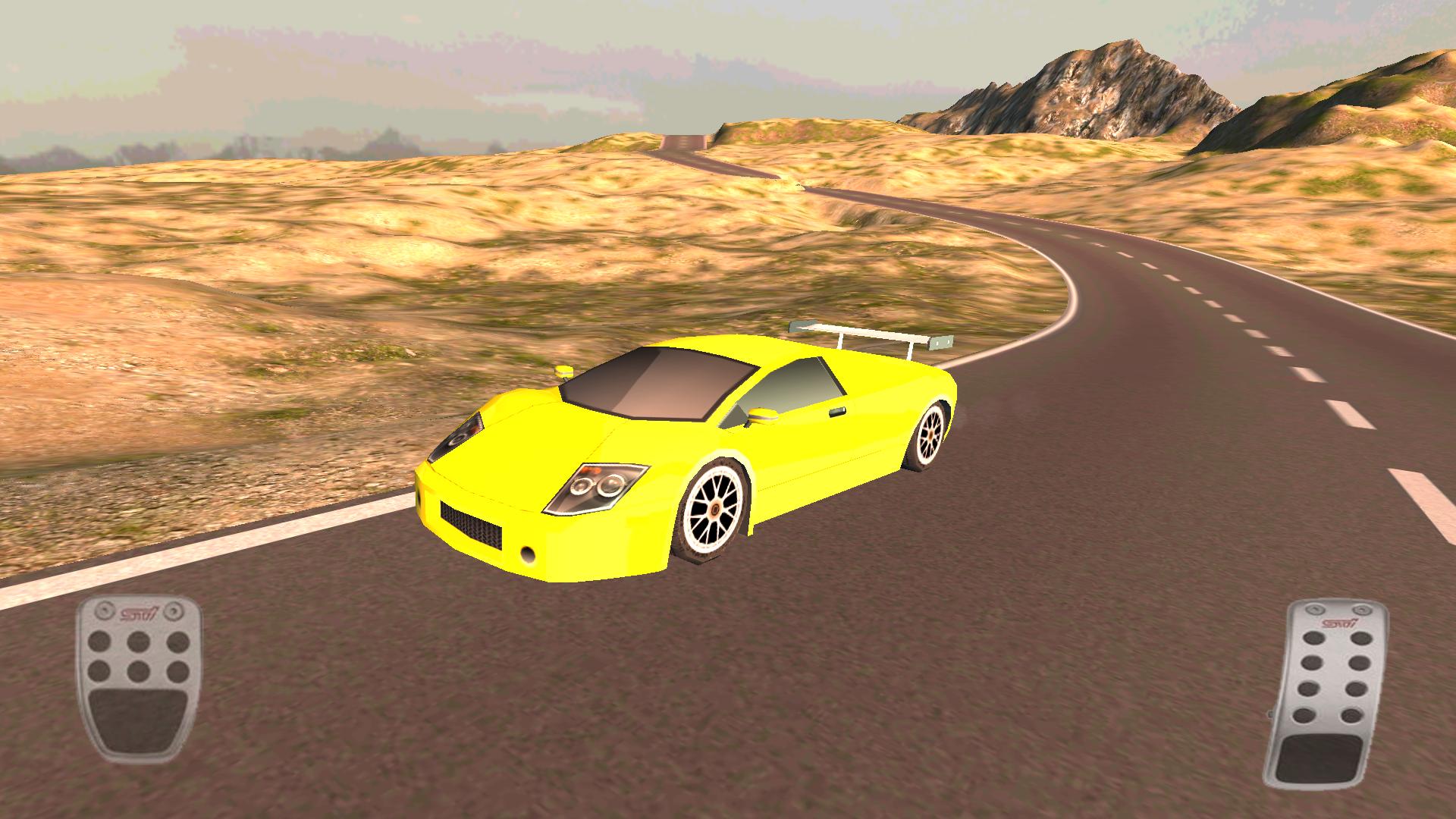Tap the top of the left pedal

[139, 605]
